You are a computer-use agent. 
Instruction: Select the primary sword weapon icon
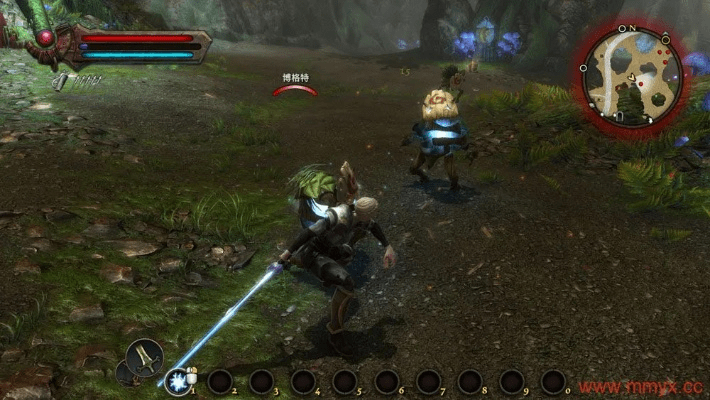click(144, 355)
